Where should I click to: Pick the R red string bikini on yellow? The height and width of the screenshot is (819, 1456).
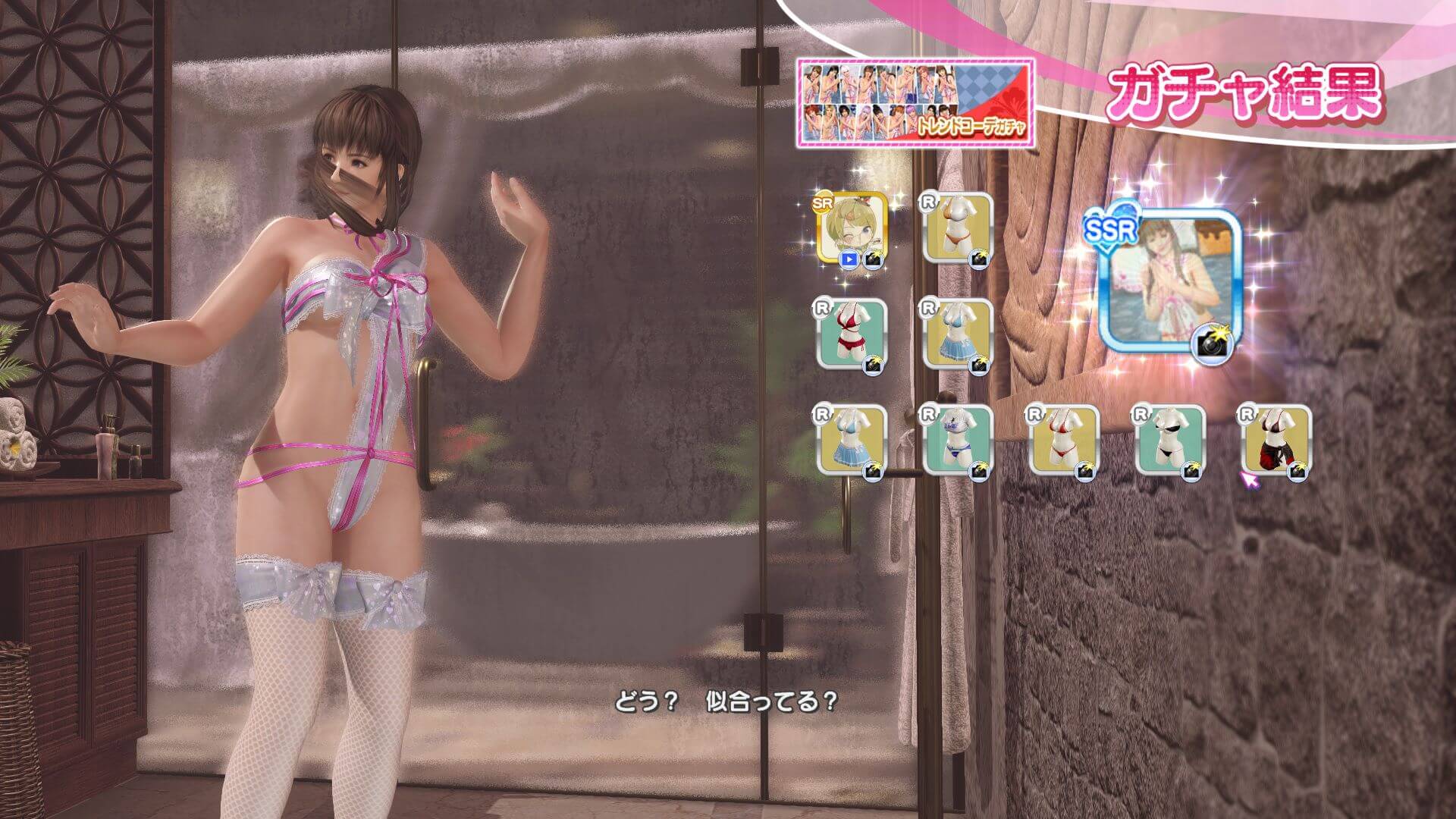pos(1063,441)
